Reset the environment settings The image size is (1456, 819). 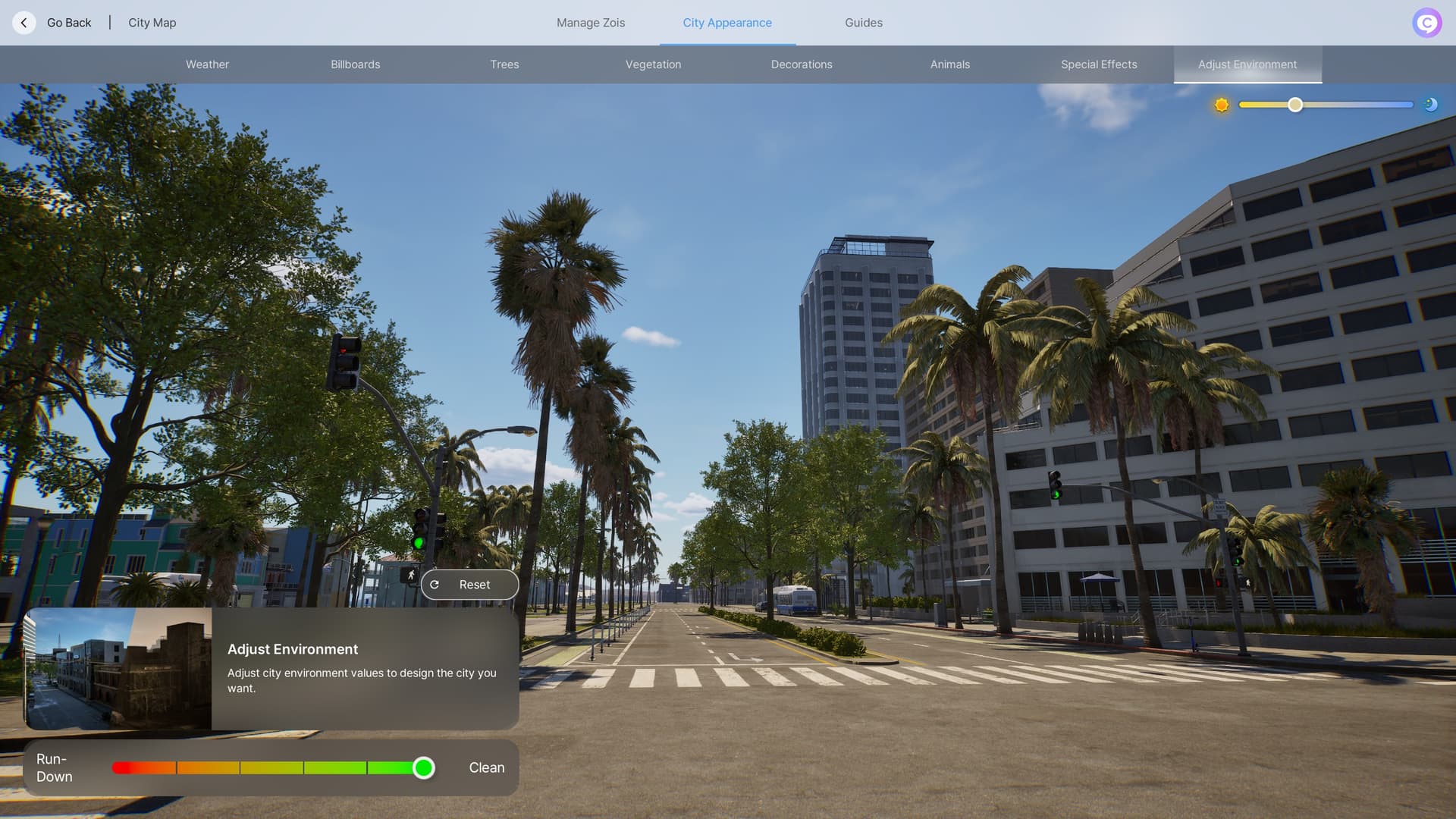point(470,585)
